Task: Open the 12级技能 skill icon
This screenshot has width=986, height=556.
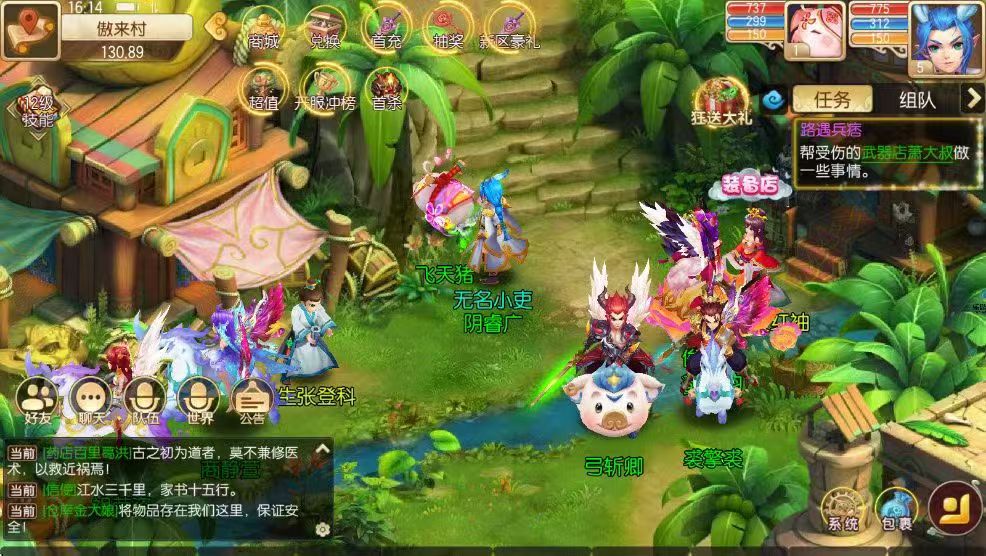Action: (36, 112)
